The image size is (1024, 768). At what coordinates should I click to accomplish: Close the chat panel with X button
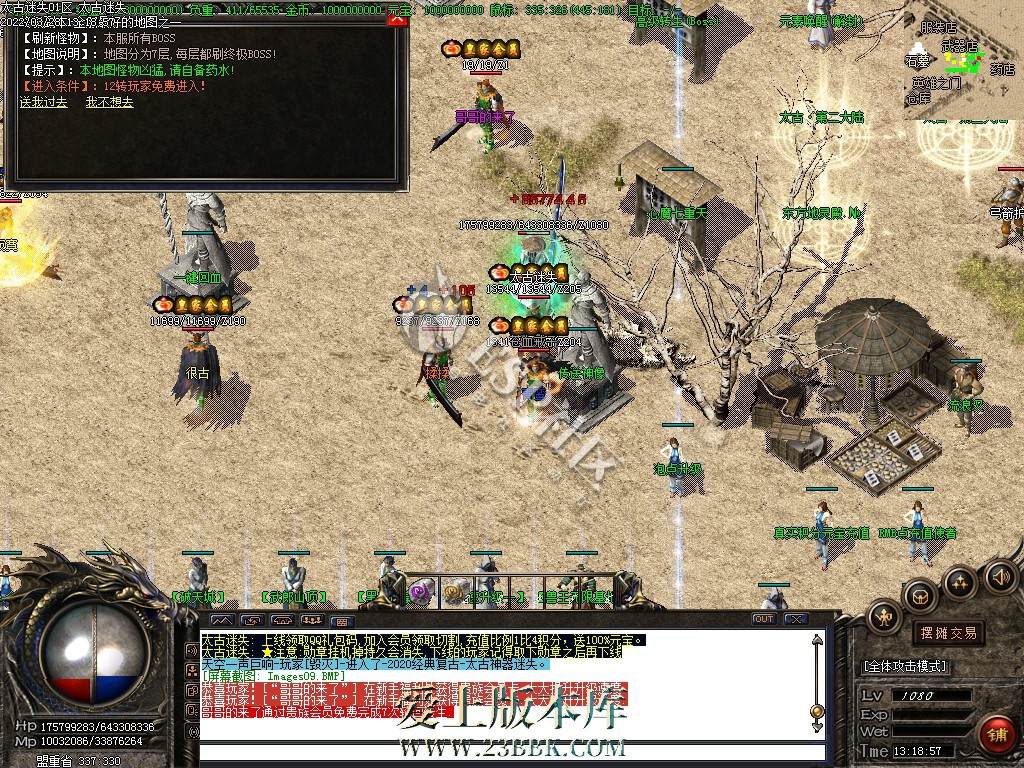(796, 619)
